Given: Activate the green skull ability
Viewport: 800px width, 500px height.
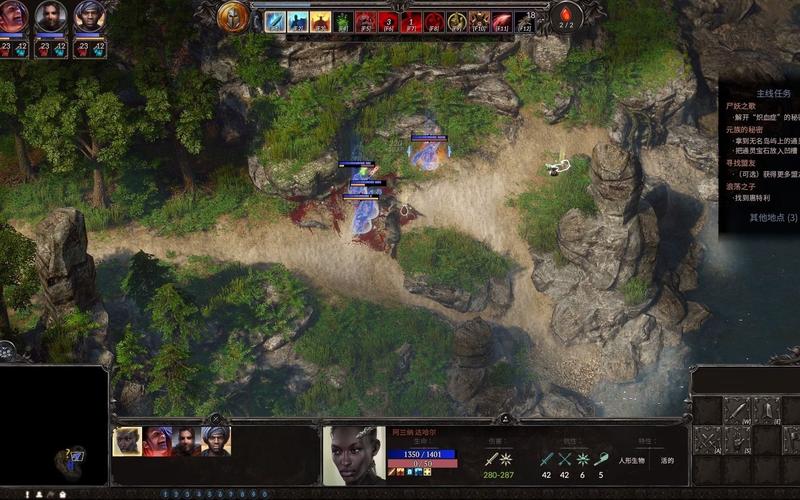Looking at the screenshot, I should (342, 22).
